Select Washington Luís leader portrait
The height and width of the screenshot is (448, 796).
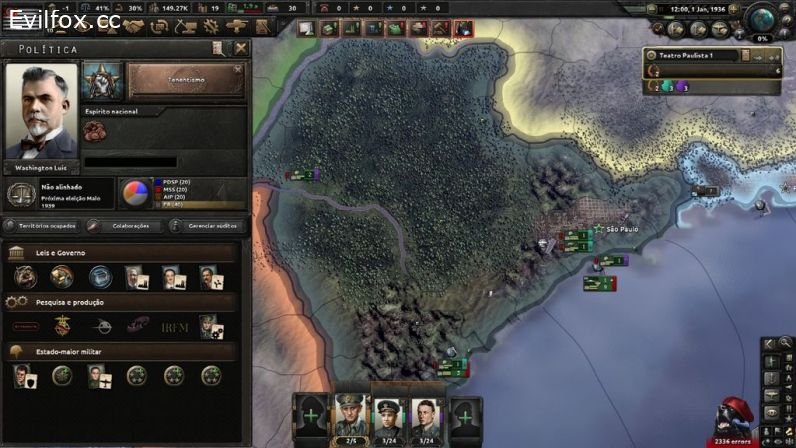pos(41,111)
